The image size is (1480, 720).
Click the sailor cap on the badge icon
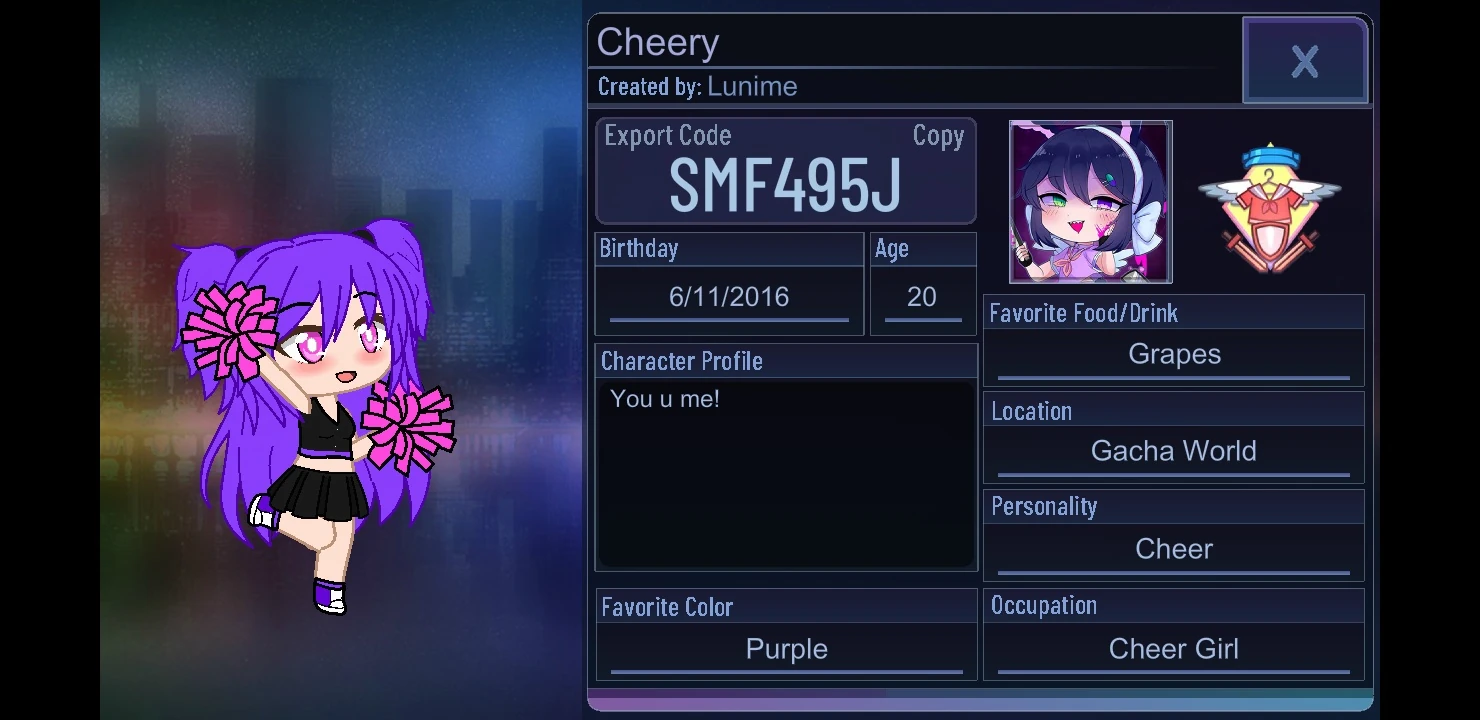(x=1271, y=158)
